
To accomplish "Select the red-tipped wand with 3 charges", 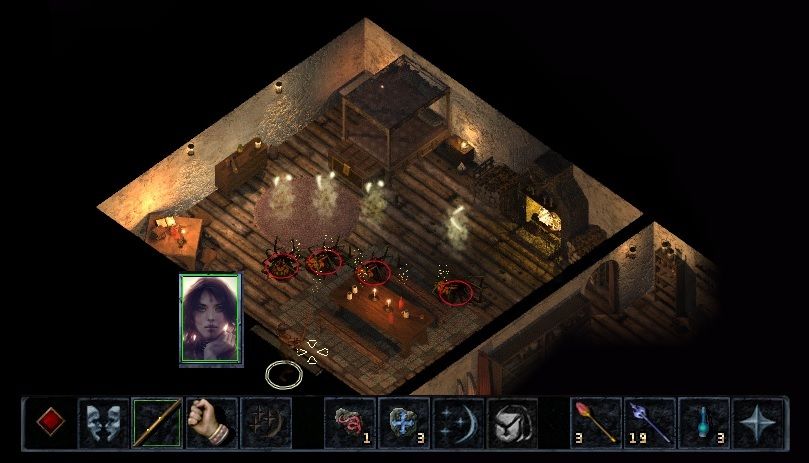I will click(x=596, y=422).
